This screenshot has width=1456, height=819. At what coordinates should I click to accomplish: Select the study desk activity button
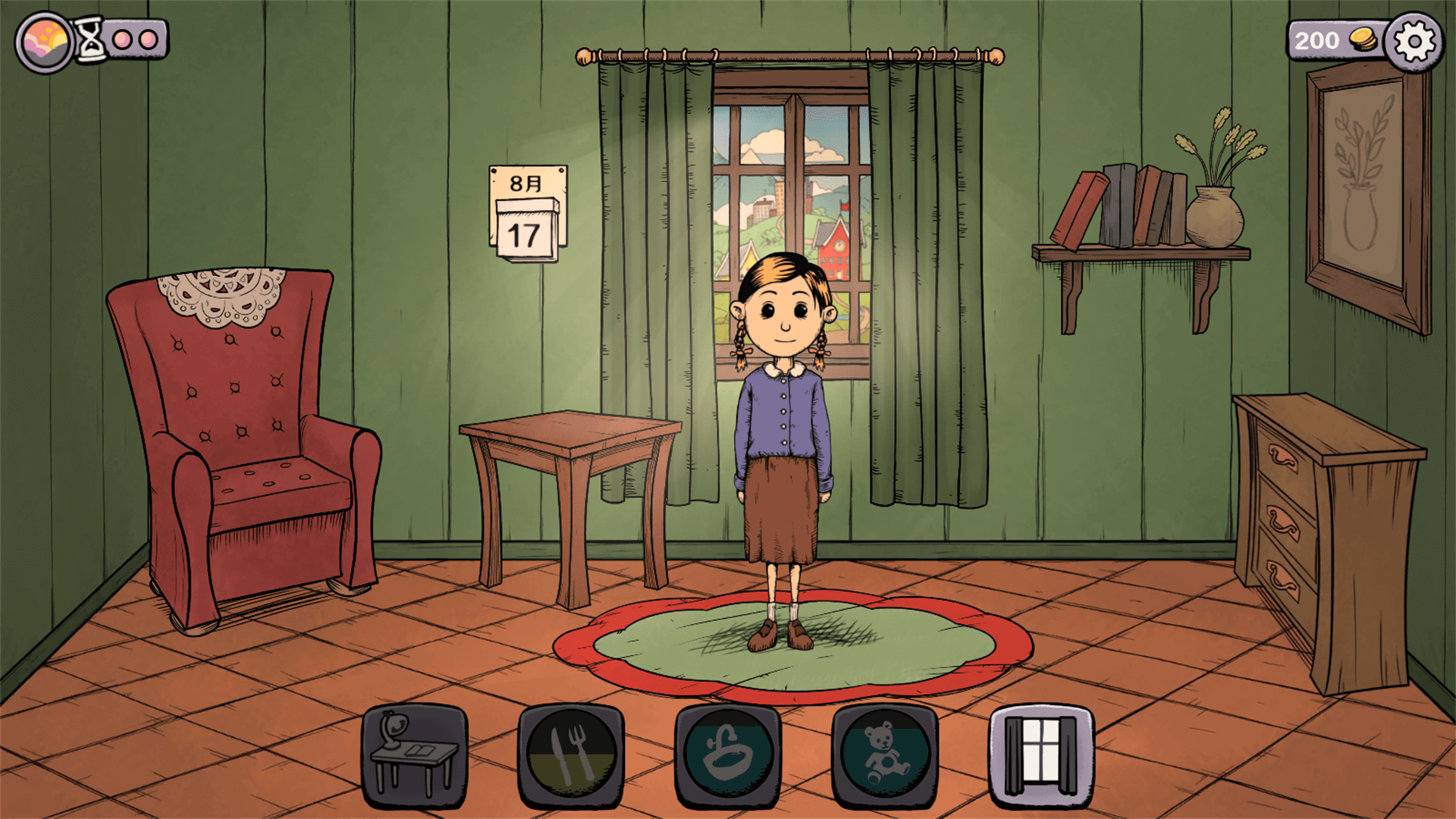point(414,756)
